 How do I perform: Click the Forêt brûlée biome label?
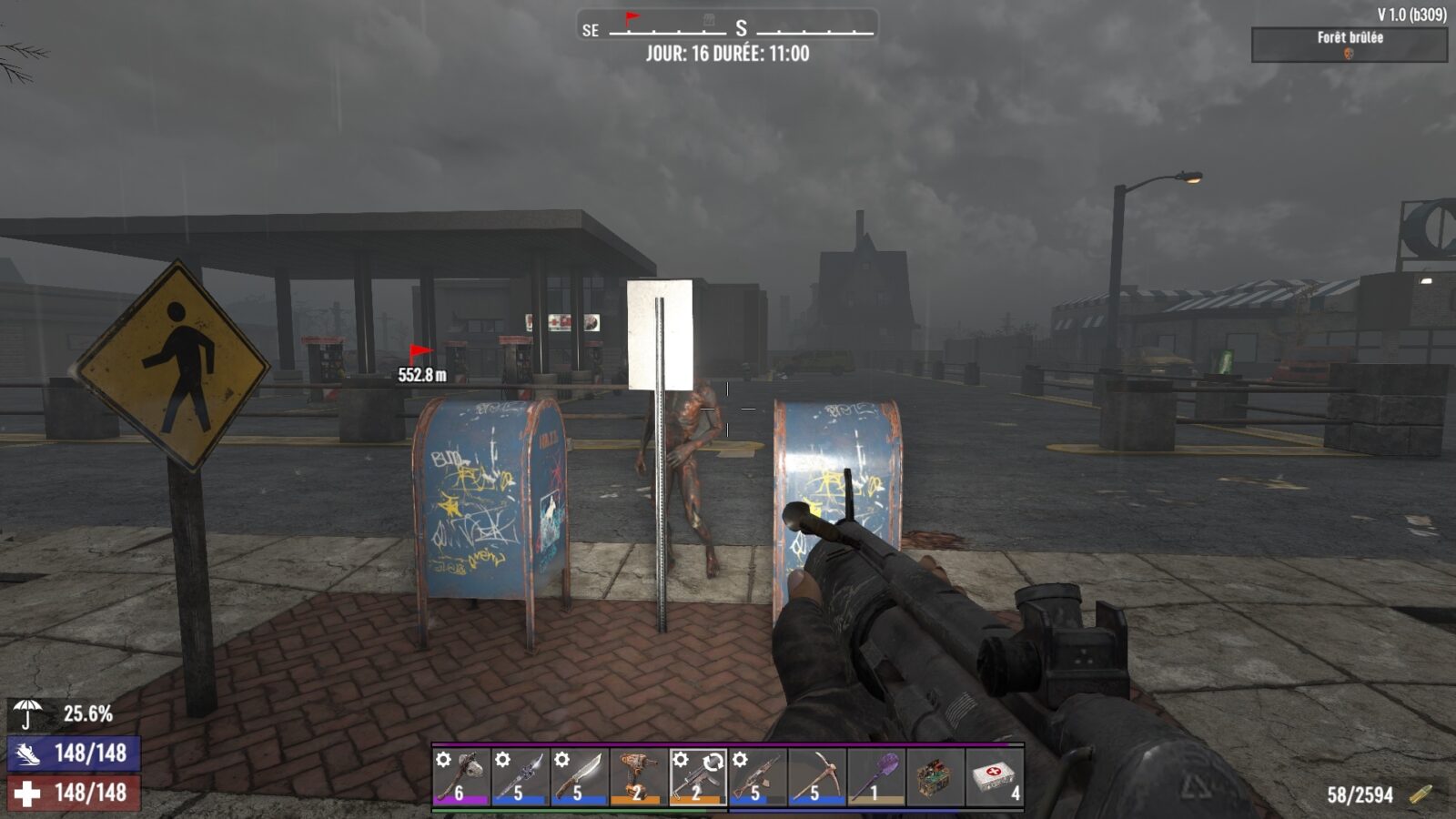pyautogui.click(x=1349, y=39)
